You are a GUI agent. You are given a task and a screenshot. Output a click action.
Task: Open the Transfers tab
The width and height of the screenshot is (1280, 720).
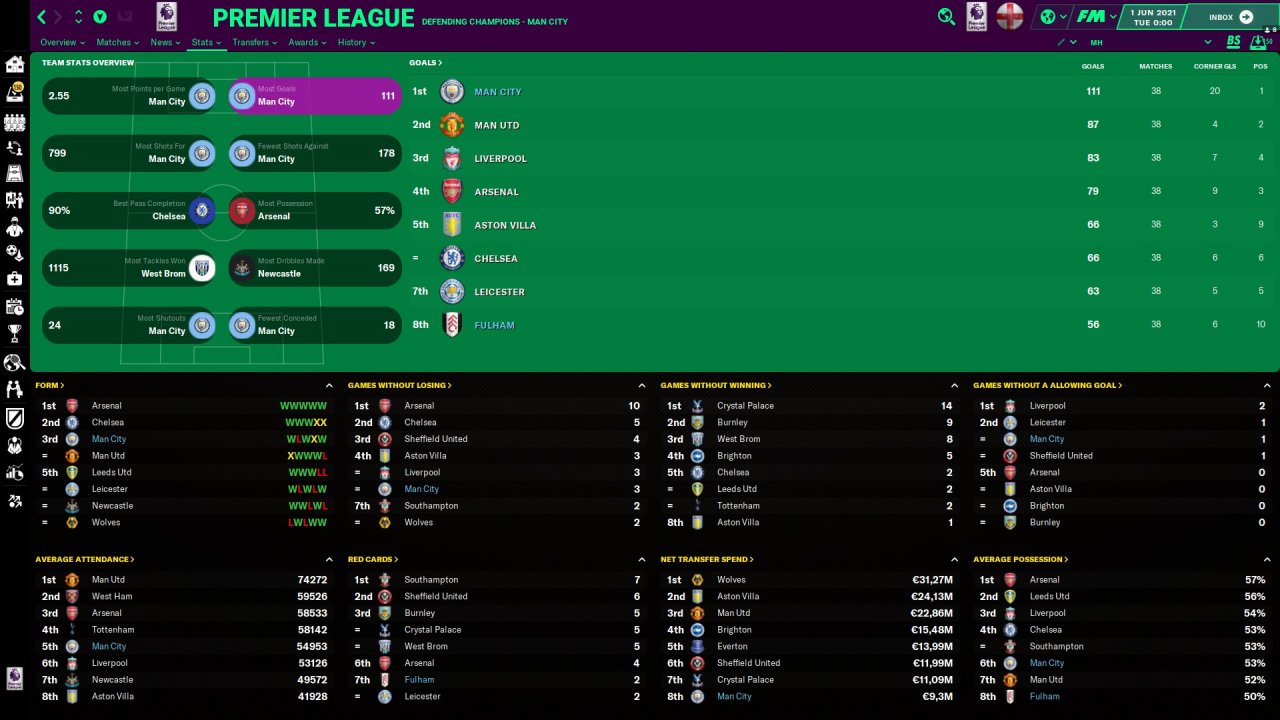[254, 43]
